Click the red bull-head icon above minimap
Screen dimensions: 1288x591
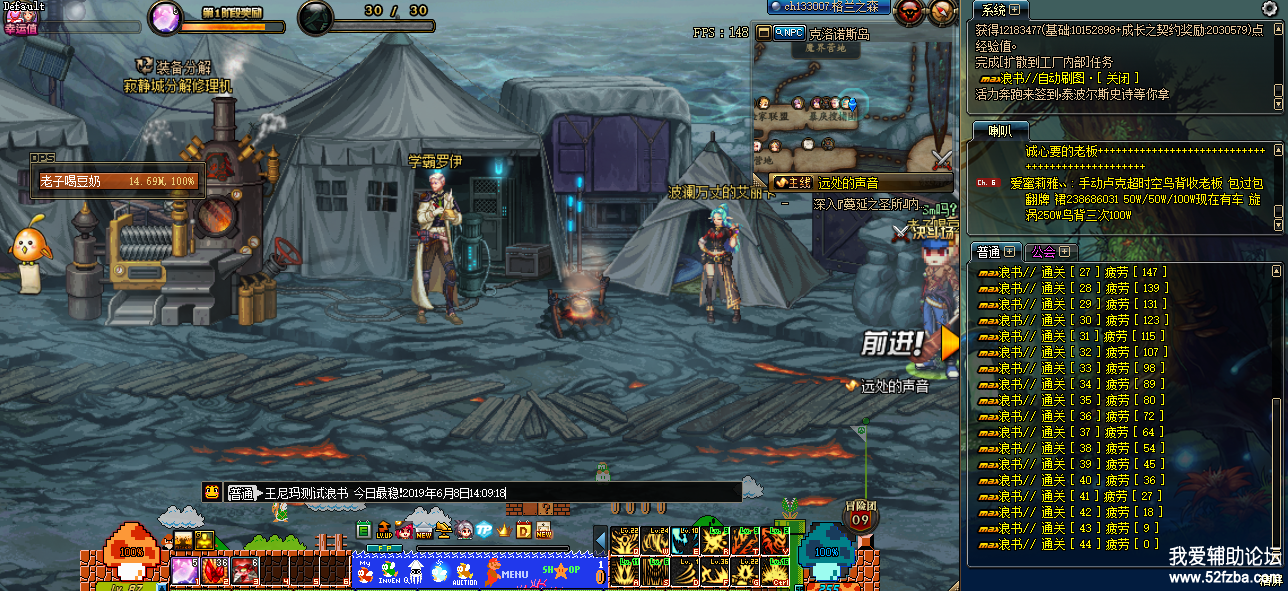[x=909, y=12]
